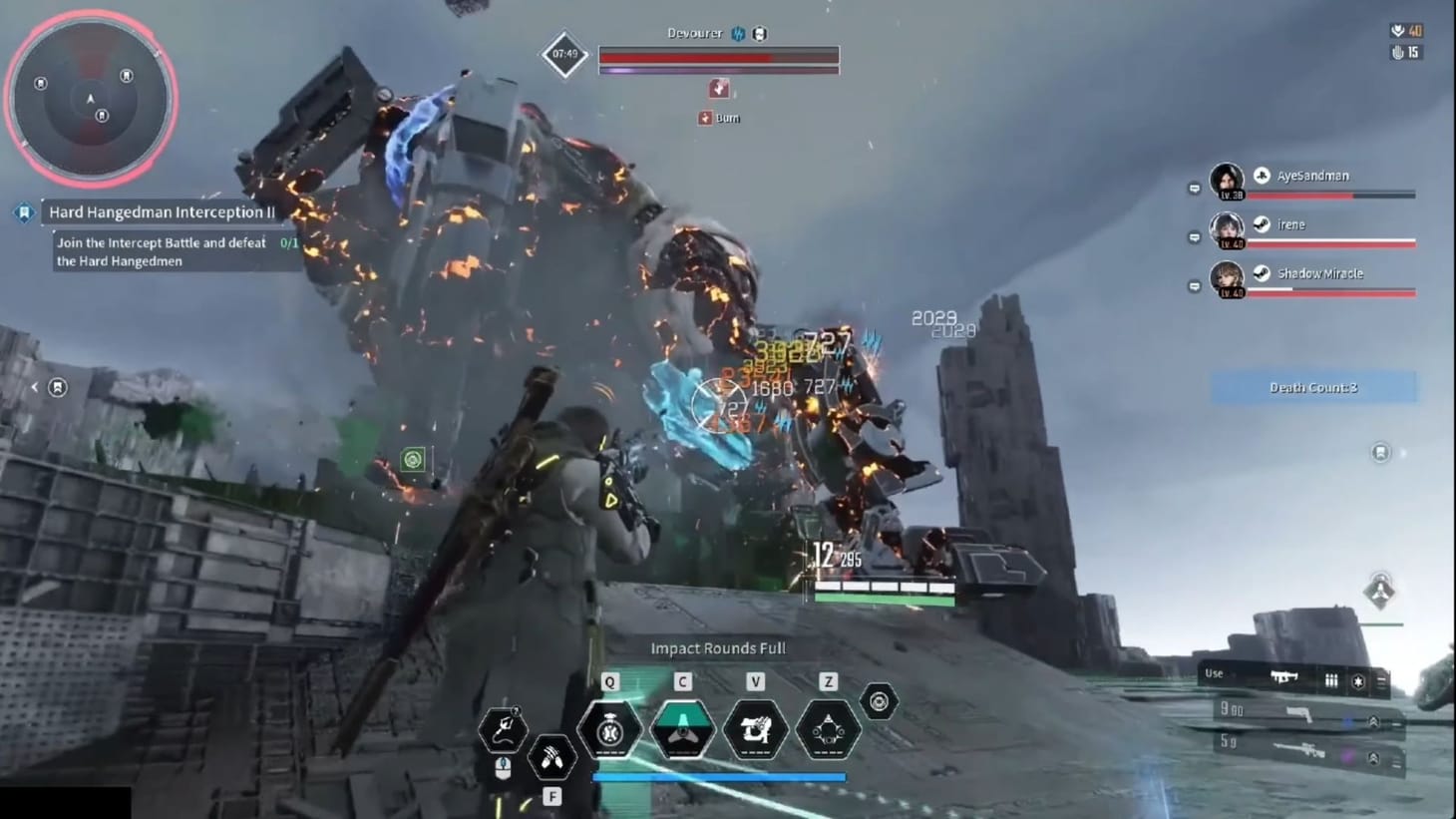
Task: Open the Hard Hangedman Interception II quest entry
Action: pos(163,211)
